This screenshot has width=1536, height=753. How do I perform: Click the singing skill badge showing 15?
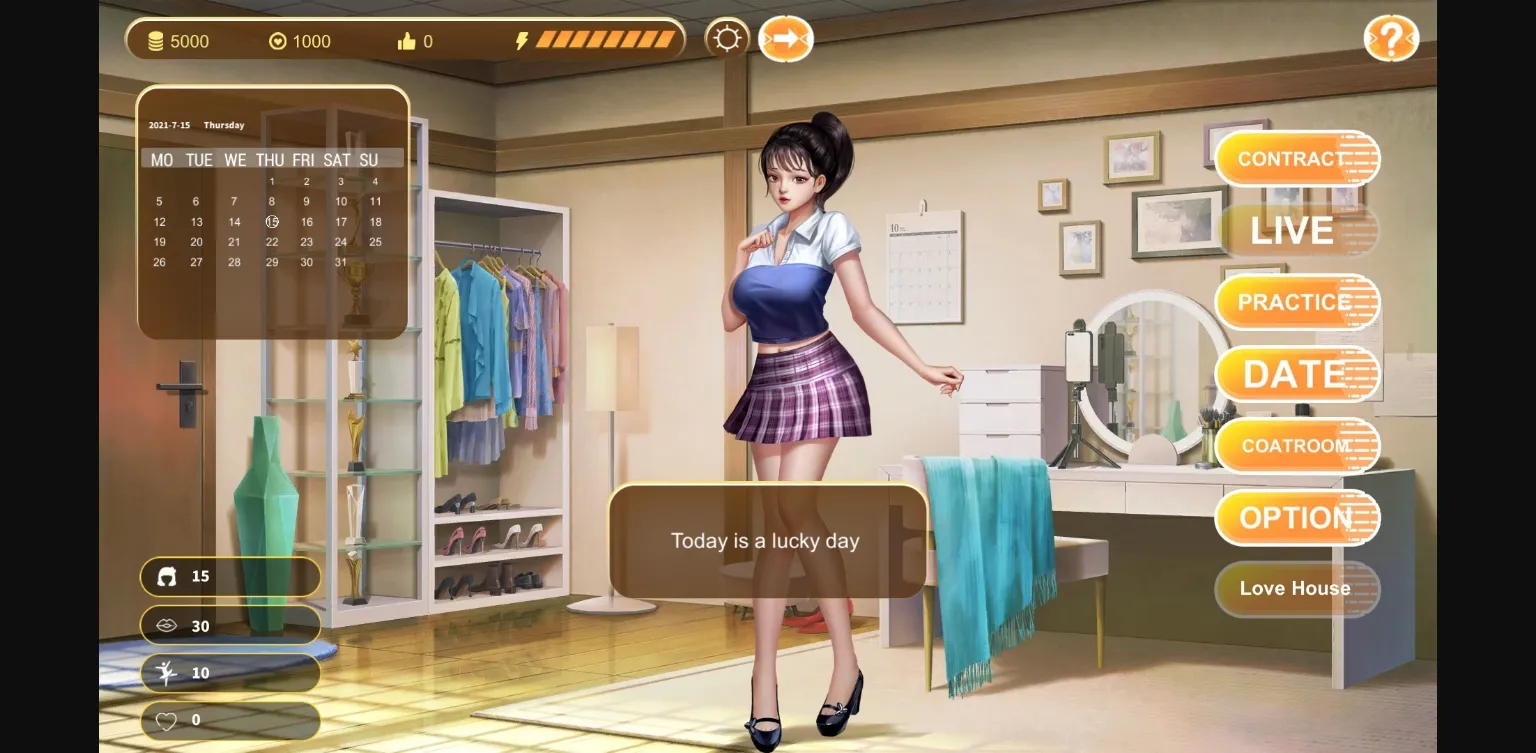point(230,577)
